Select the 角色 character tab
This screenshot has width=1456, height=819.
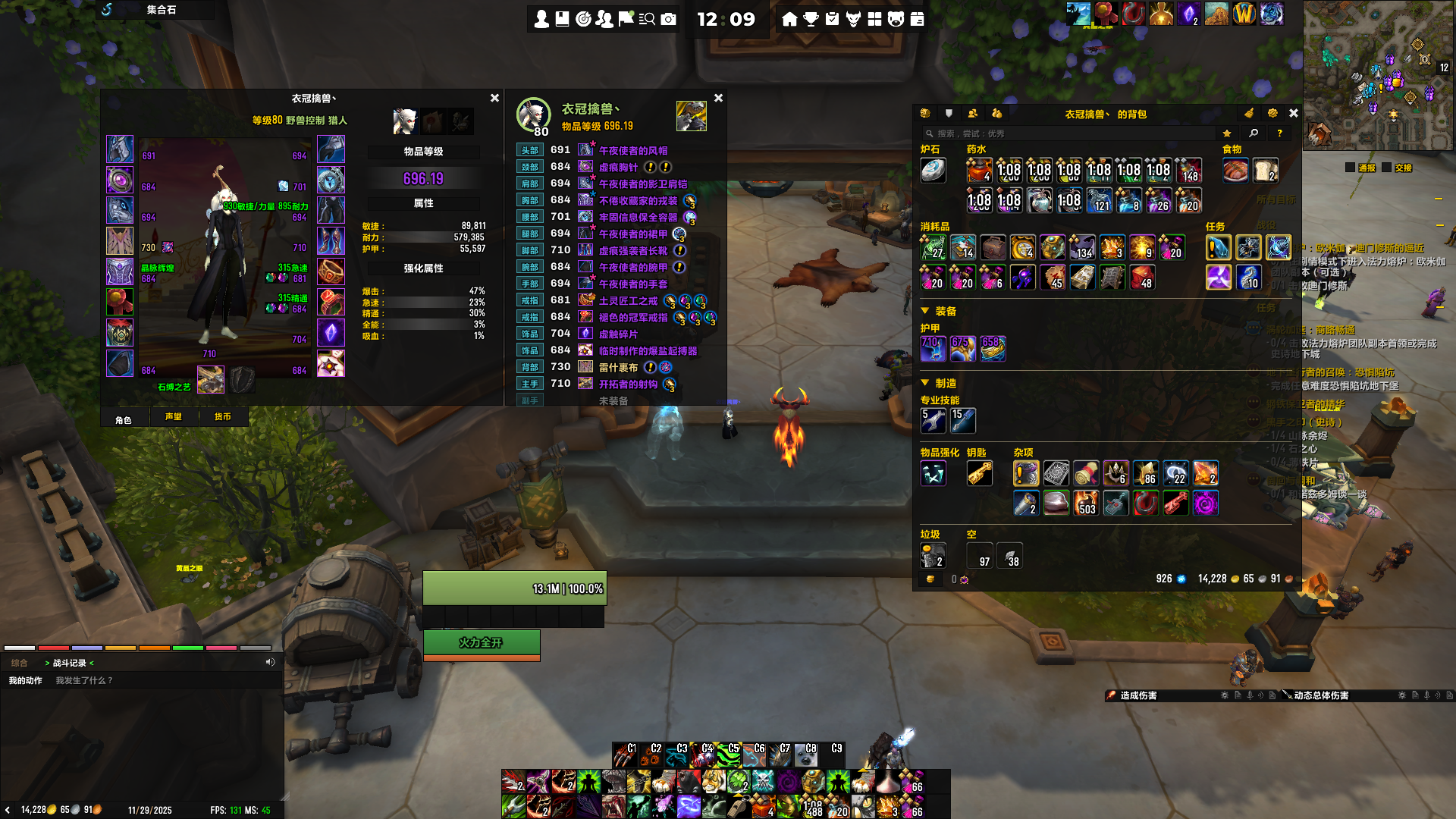click(x=124, y=419)
